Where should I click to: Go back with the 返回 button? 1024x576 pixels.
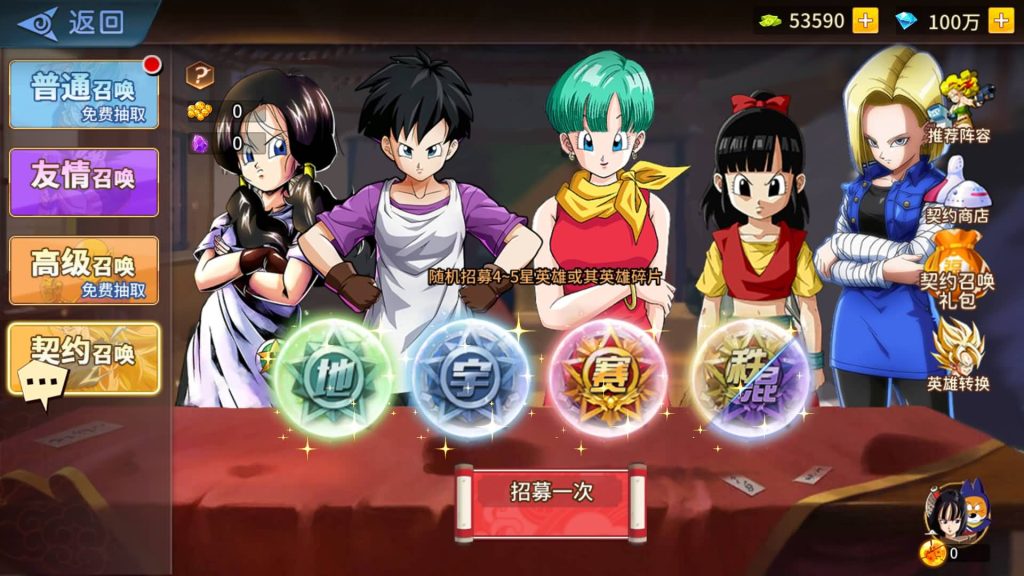75,22
